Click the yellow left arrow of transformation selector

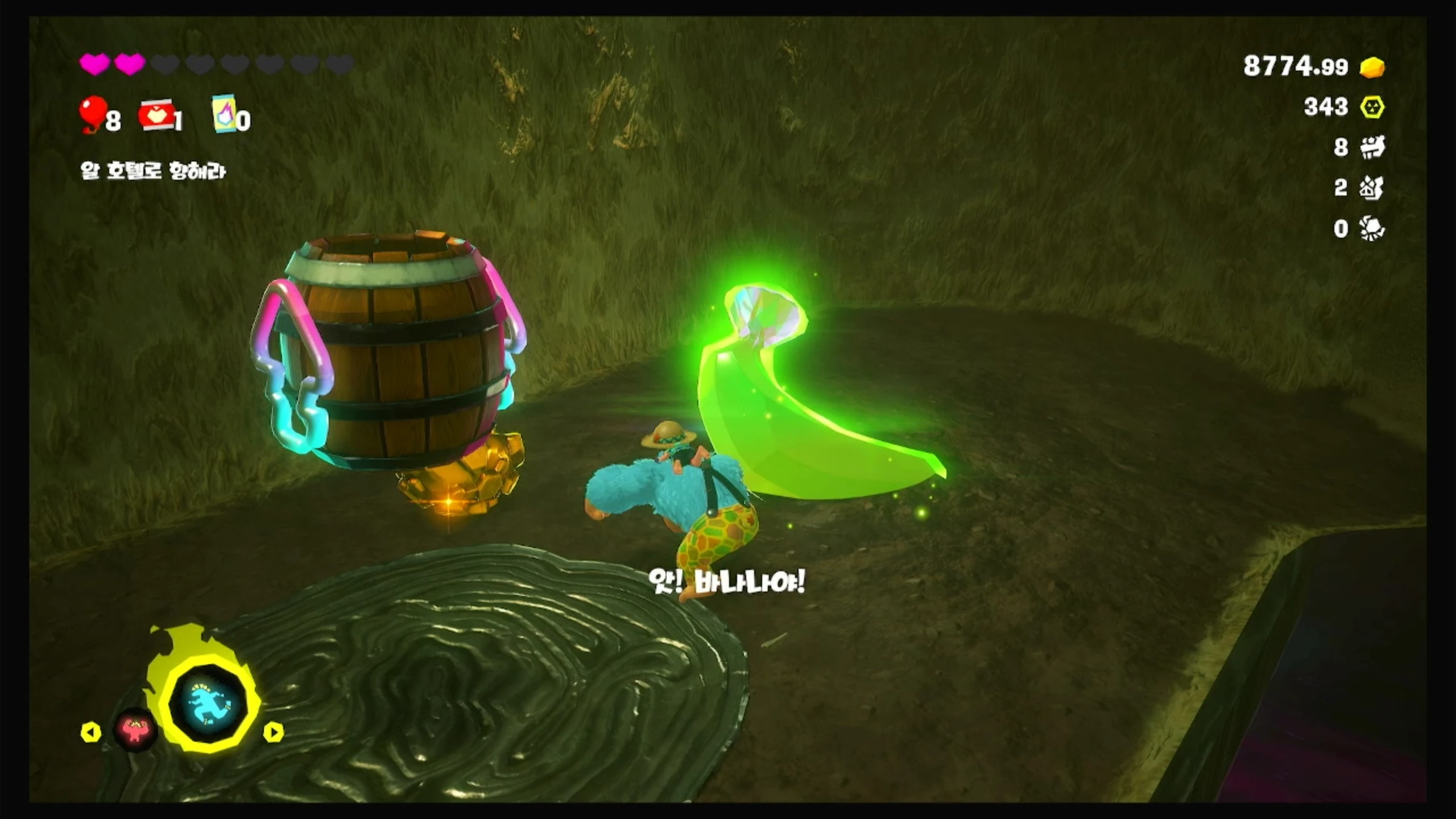click(91, 732)
